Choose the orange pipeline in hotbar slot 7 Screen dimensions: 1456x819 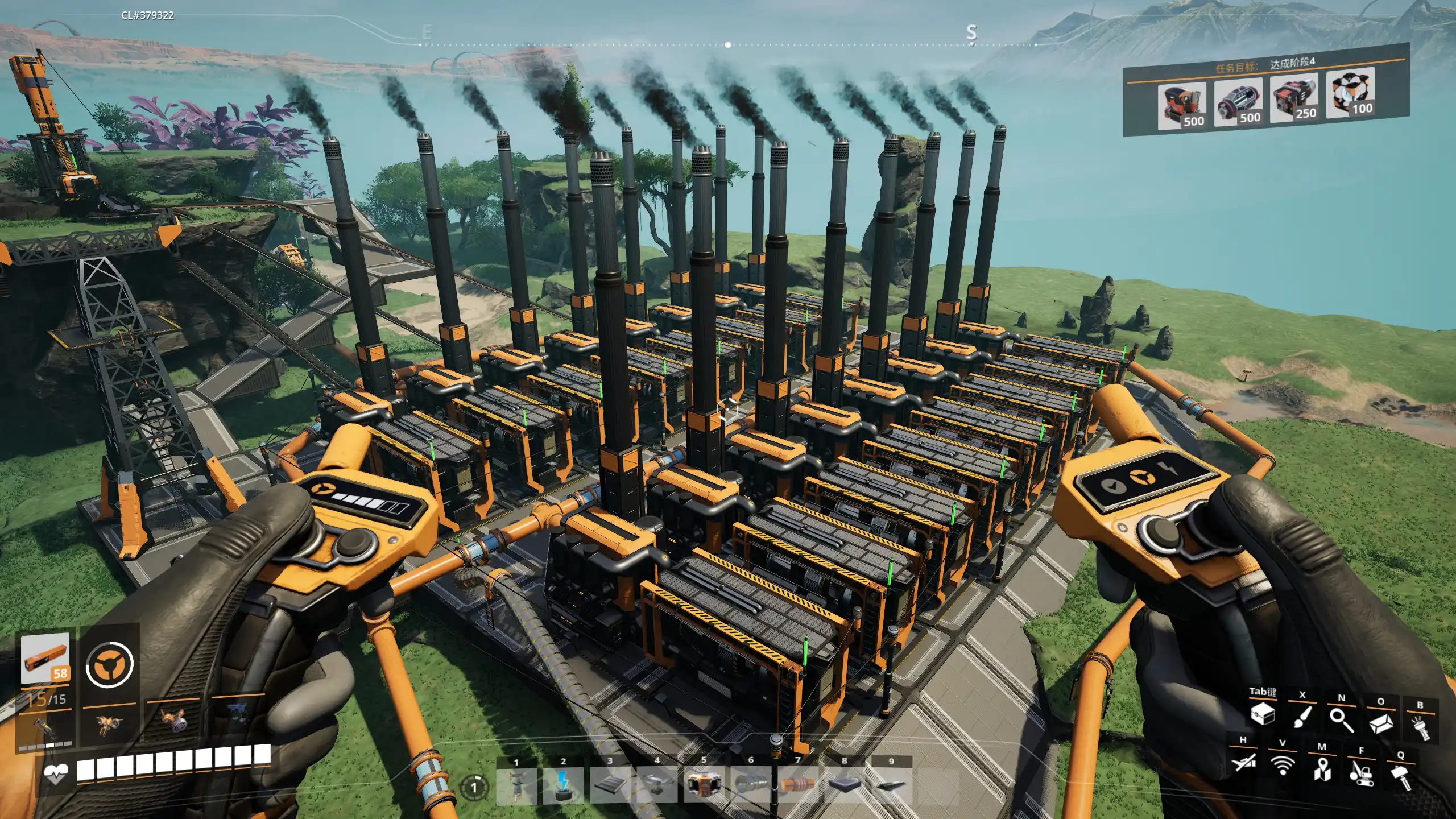797,786
